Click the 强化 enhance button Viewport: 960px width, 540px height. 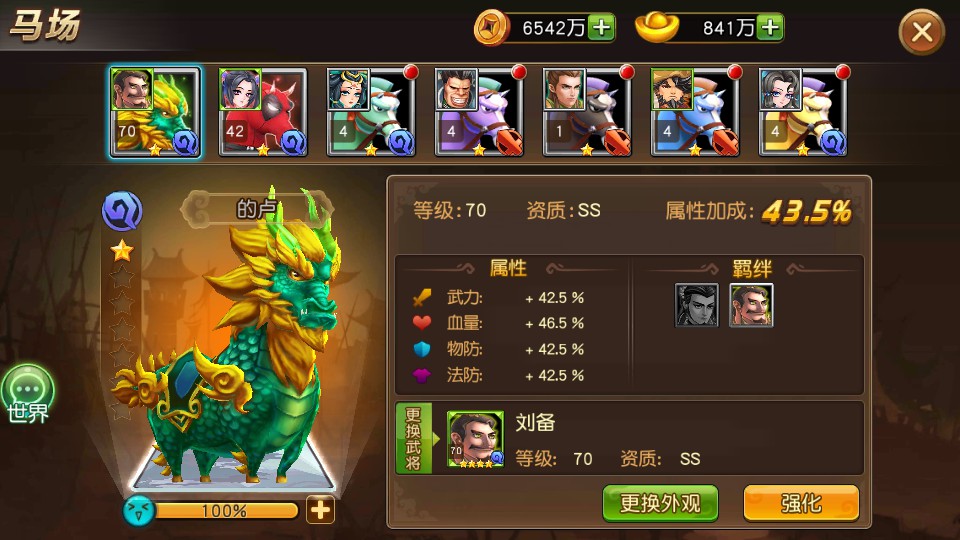pos(800,503)
